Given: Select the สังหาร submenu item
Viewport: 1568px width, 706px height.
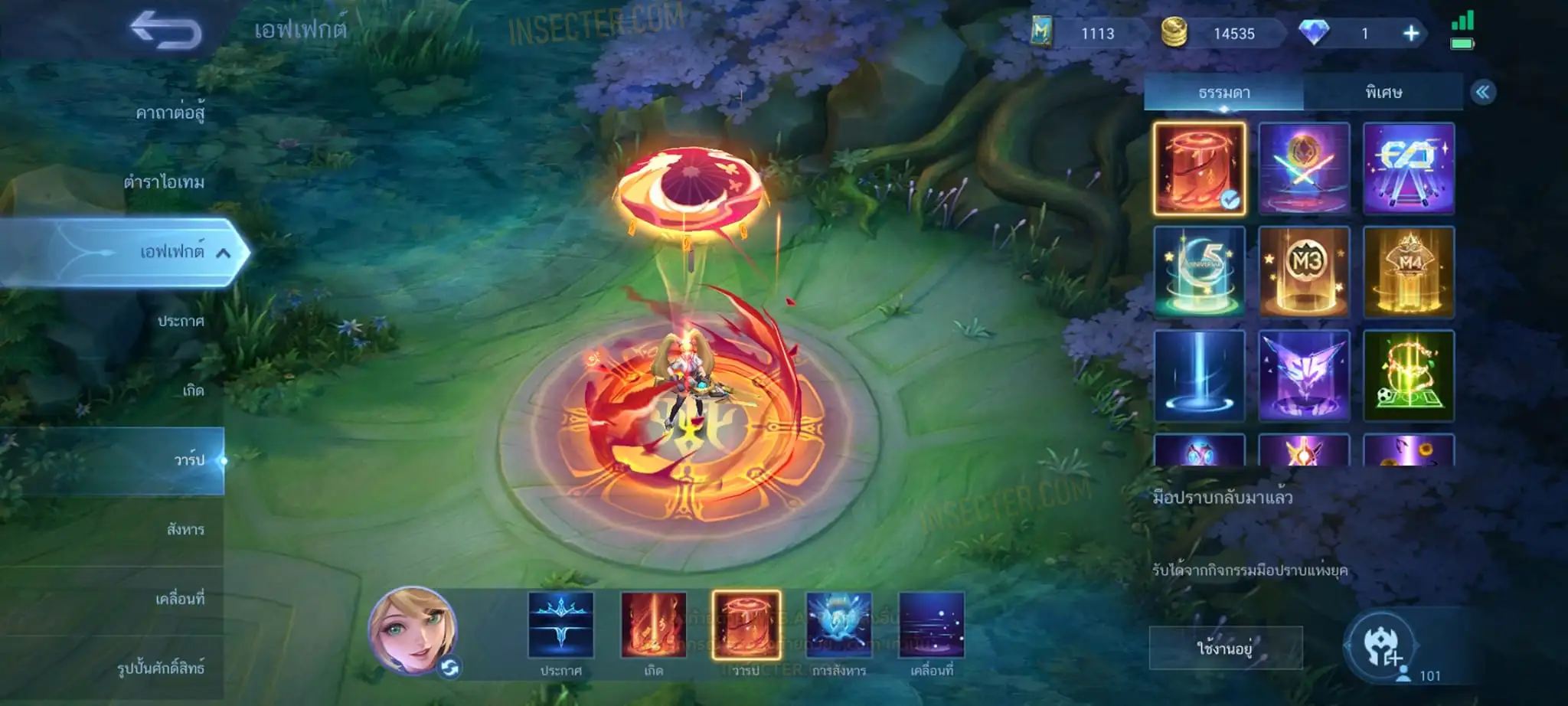Looking at the screenshot, I should coord(185,529).
